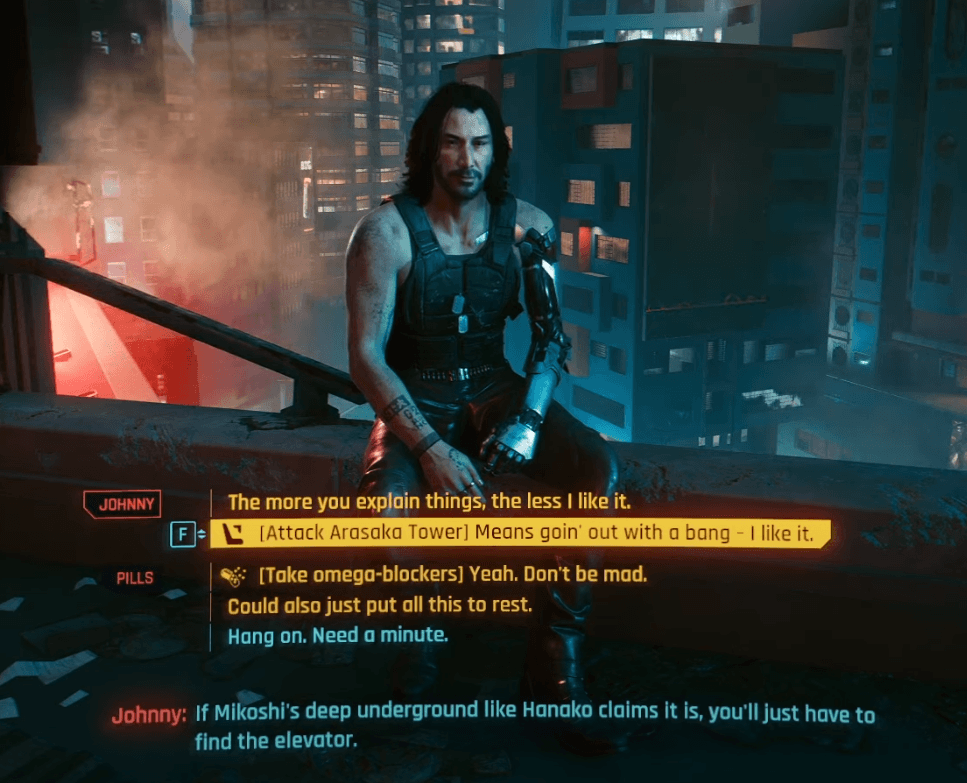Select the Attack Arasaka Tower dialogue option

(535, 535)
